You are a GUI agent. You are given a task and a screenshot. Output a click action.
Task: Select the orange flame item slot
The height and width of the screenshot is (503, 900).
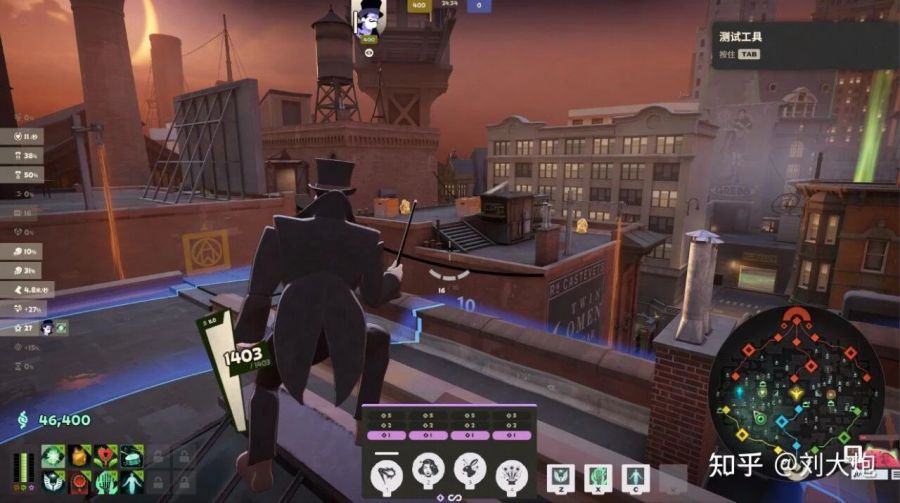[79, 456]
